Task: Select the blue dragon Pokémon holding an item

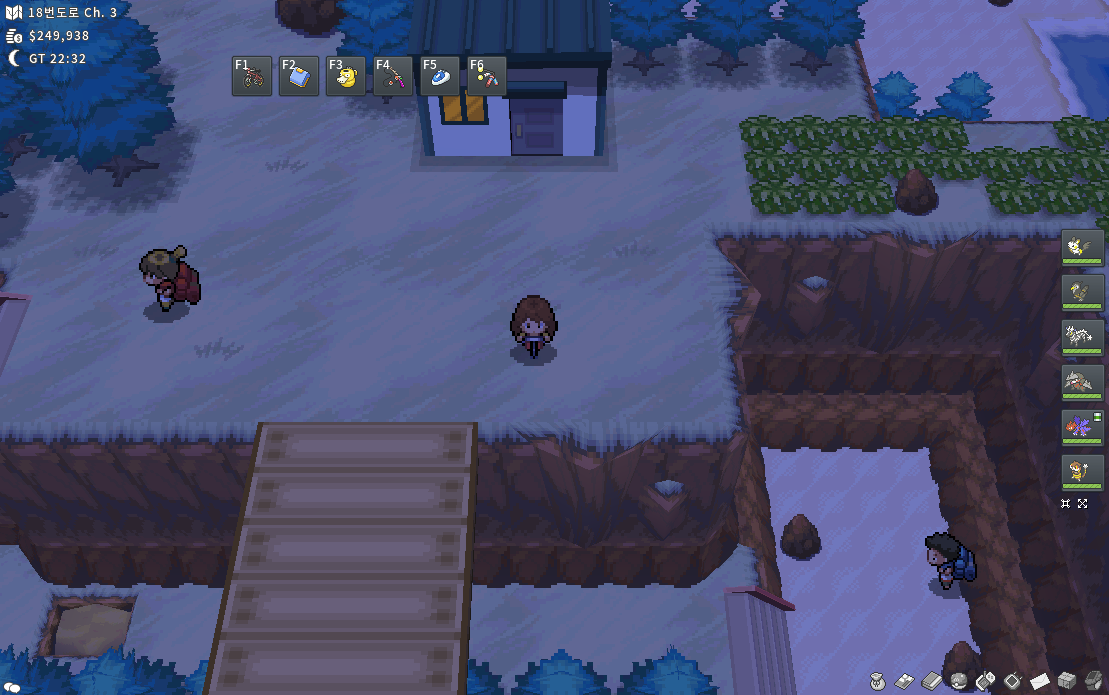Action: point(1083,427)
